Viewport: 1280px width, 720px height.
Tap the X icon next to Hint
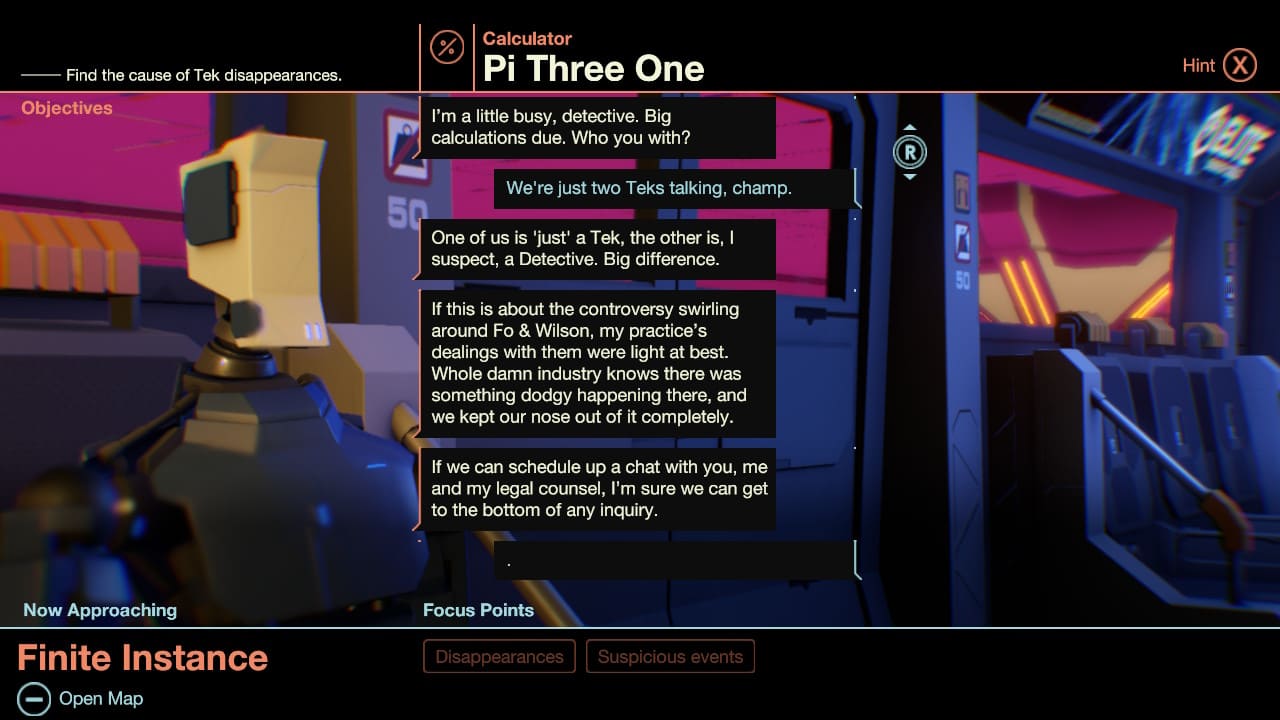(x=1242, y=64)
